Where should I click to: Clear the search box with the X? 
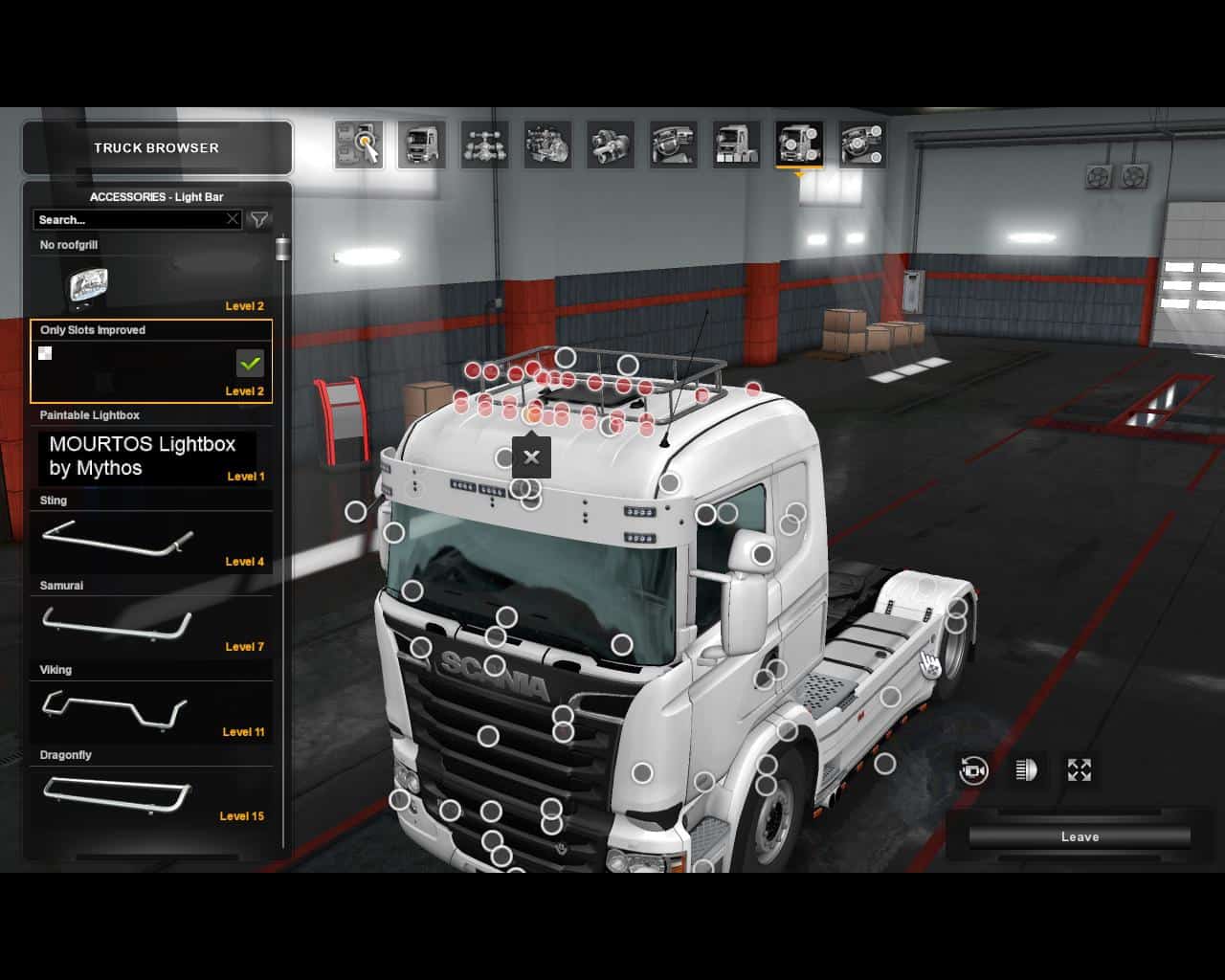[233, 220]
